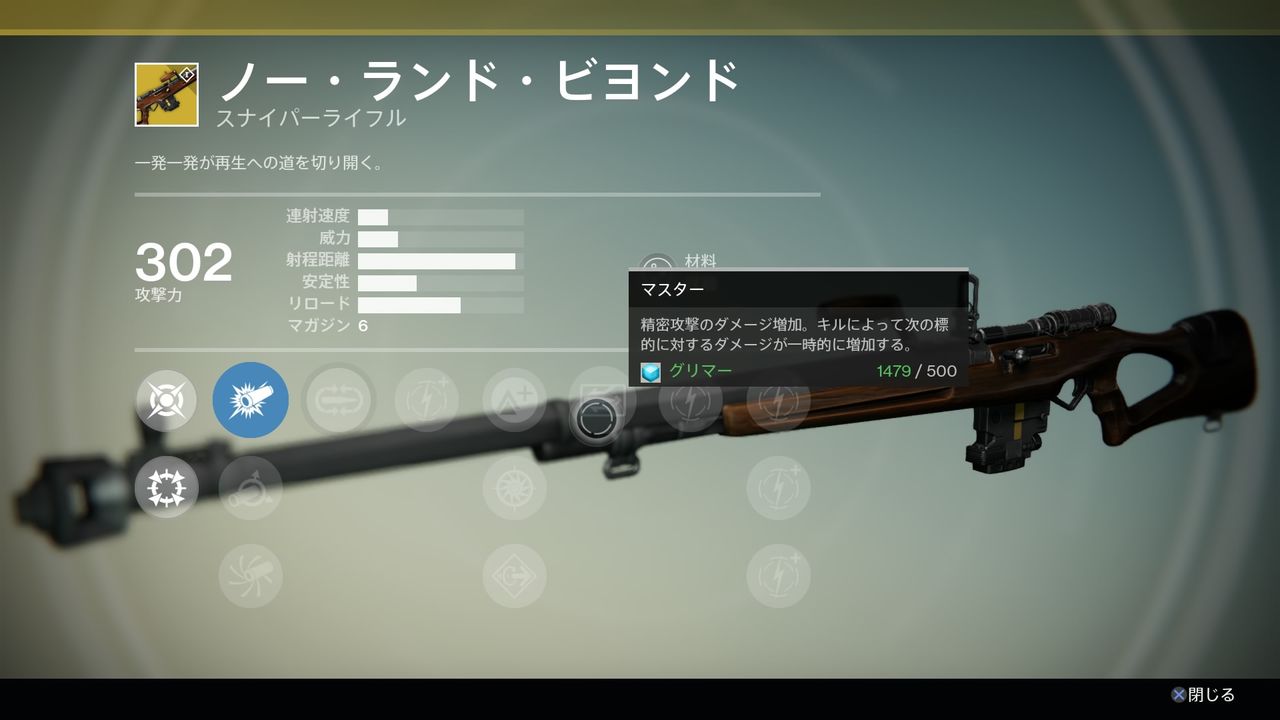Activate the blue muzzle-blast perk

coord(251,400)
